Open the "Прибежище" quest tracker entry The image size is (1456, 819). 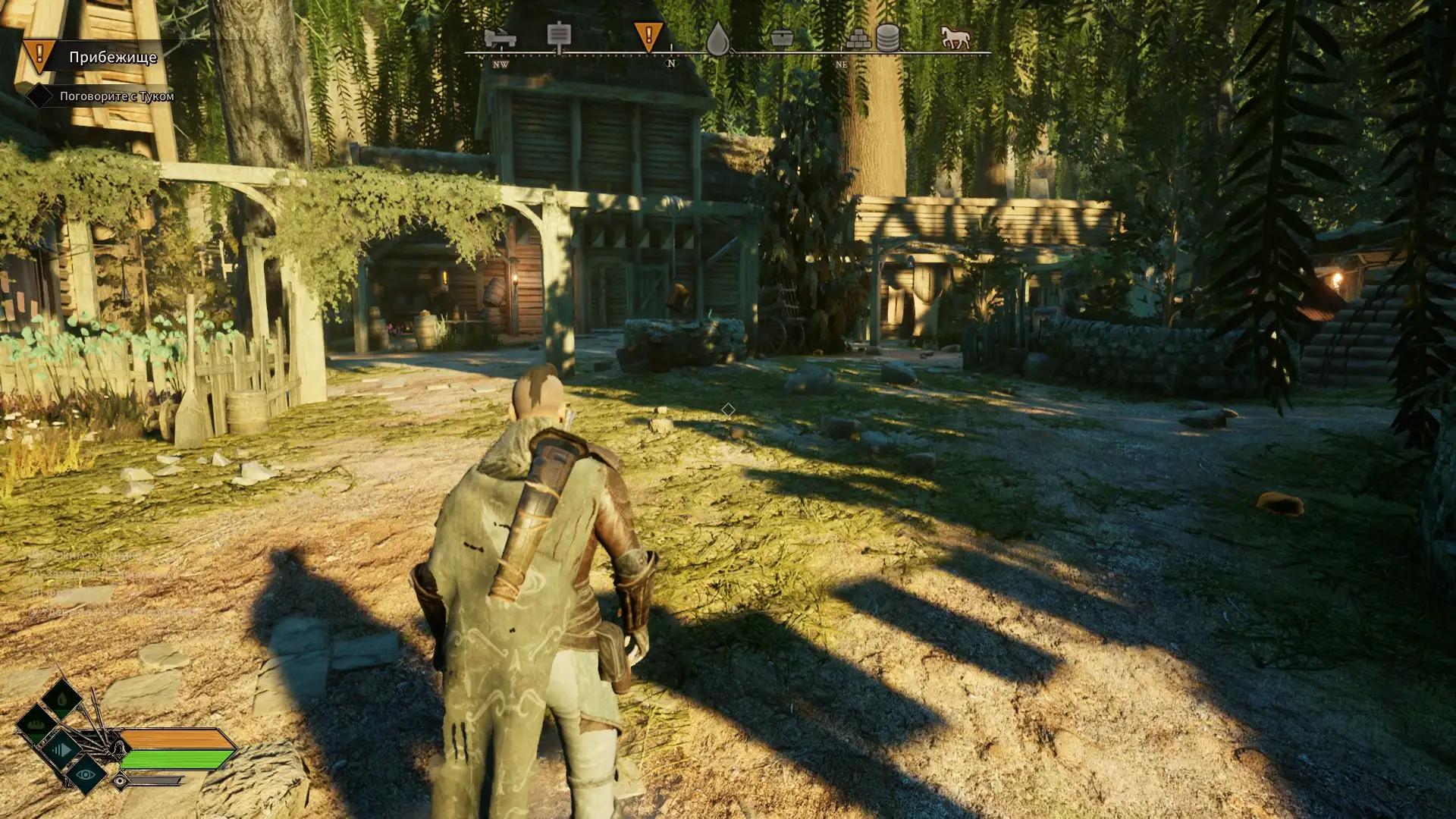112,57
